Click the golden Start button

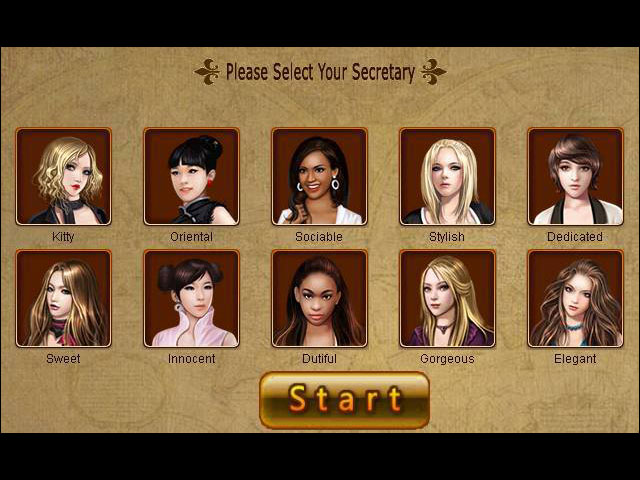344,400
